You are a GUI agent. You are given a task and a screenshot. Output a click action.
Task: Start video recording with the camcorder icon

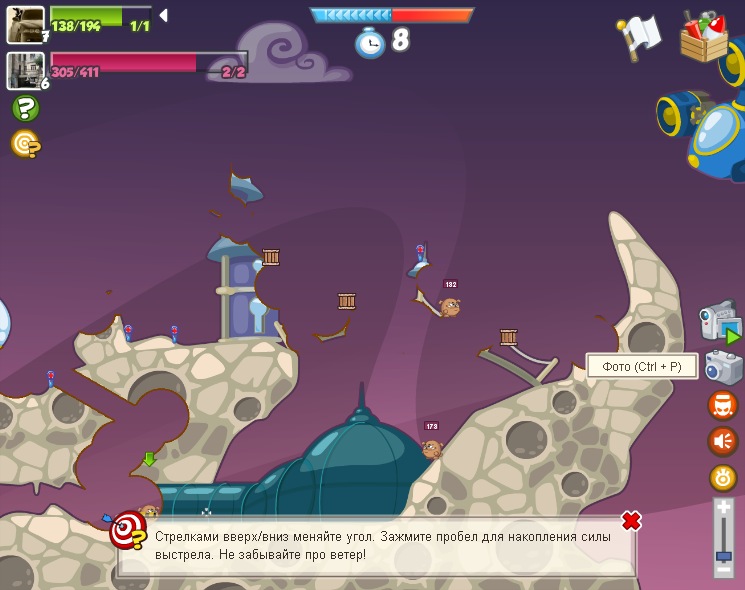pos(719,322)
